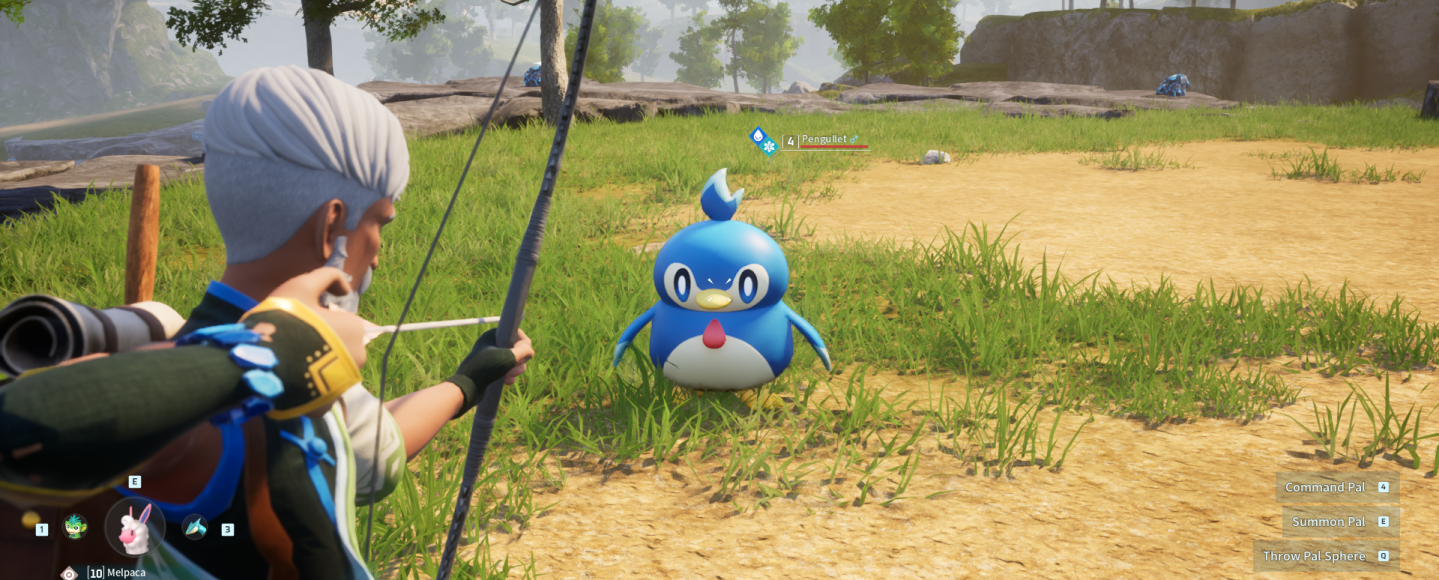Choose the Summon Pal action label

click(1328, 521)
